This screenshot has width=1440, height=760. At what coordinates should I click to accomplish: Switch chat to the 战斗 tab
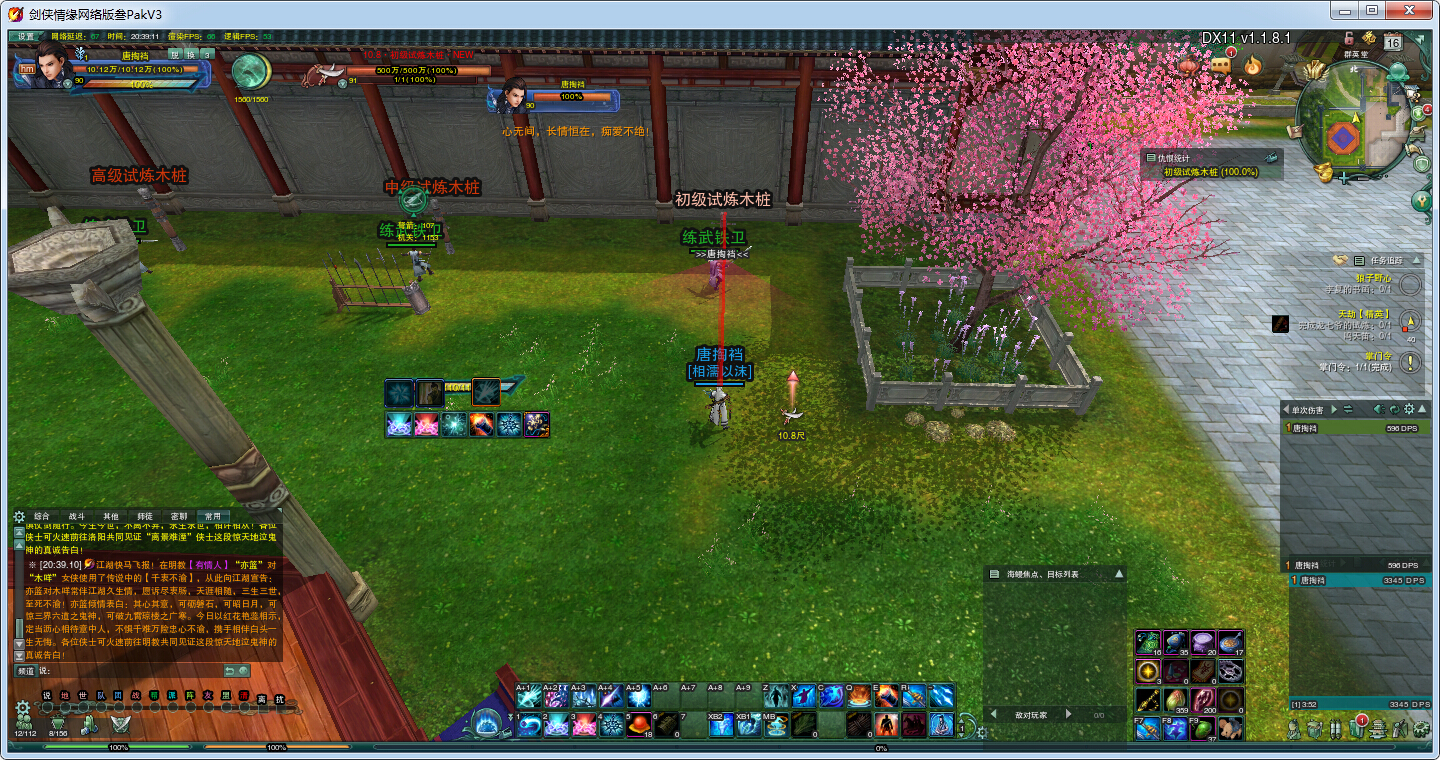point(77,516)
